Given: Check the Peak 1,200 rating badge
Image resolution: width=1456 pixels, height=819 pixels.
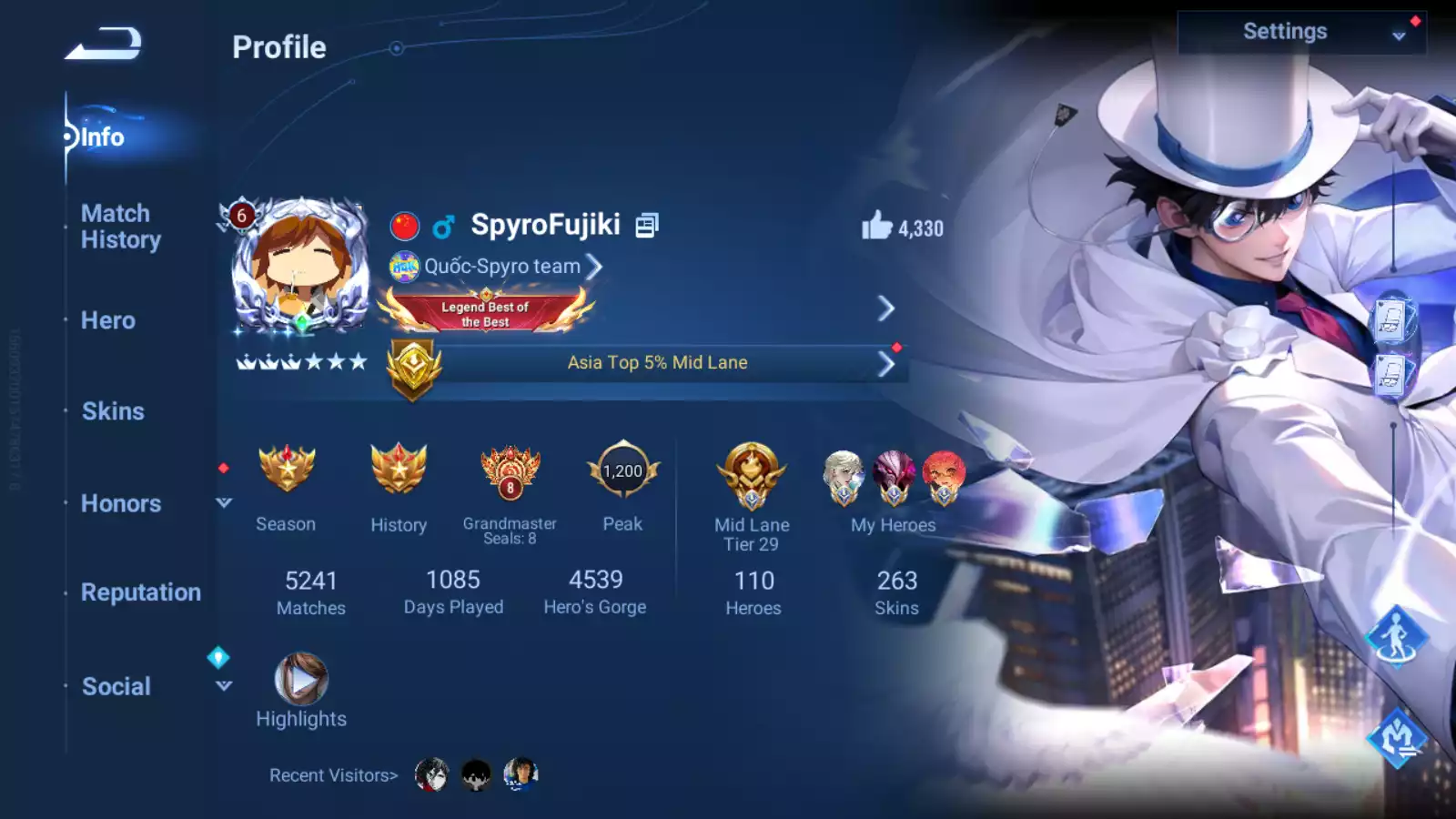Looking at the screenshot, I should tap(622, 470).
